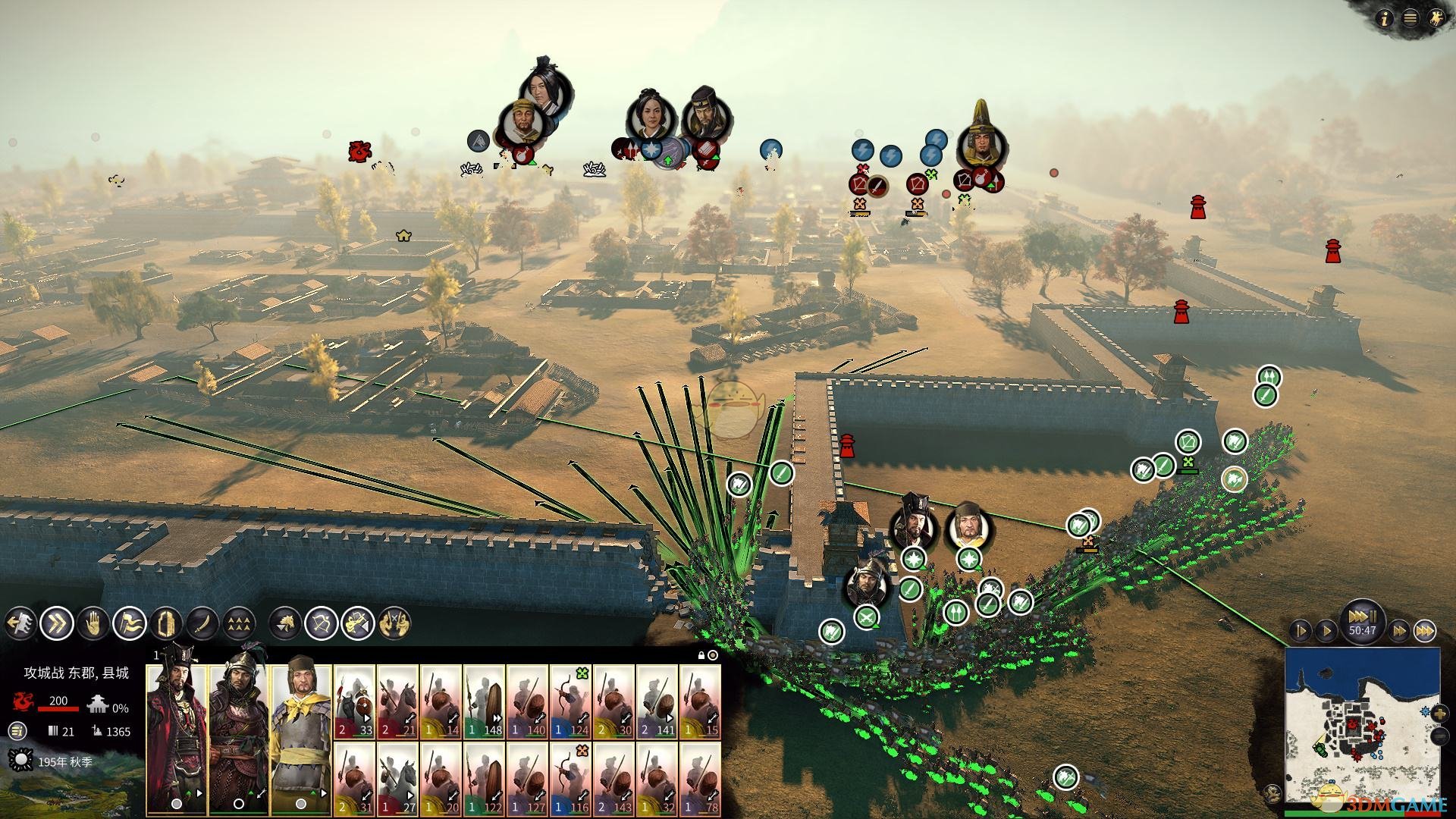Set game speed to single-arrow normal play
The width and height of the screenshot is (1456, 819).
pos(1326,630)
